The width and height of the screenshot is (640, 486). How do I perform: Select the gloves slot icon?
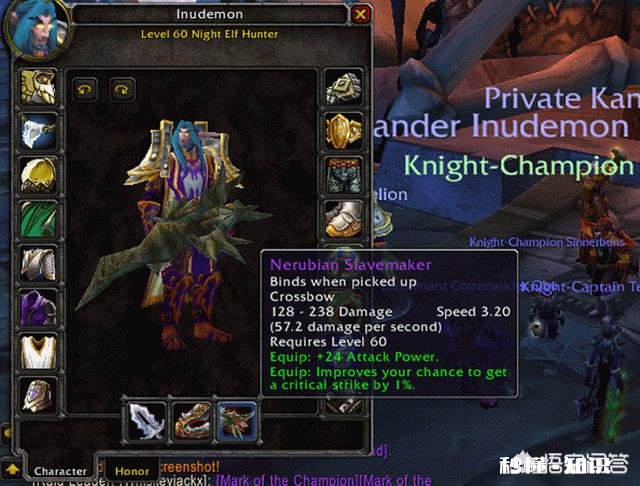point(343,87)
